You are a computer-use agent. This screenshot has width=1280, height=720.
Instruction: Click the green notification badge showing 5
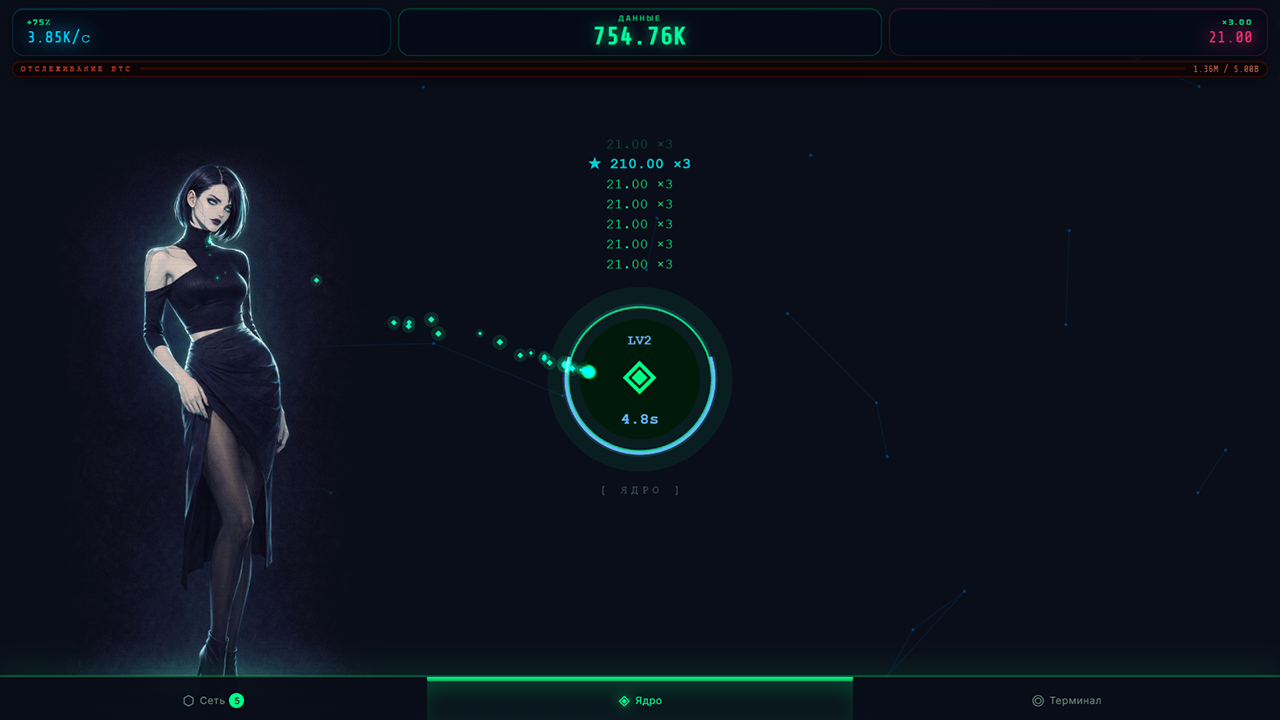(237, 700)
